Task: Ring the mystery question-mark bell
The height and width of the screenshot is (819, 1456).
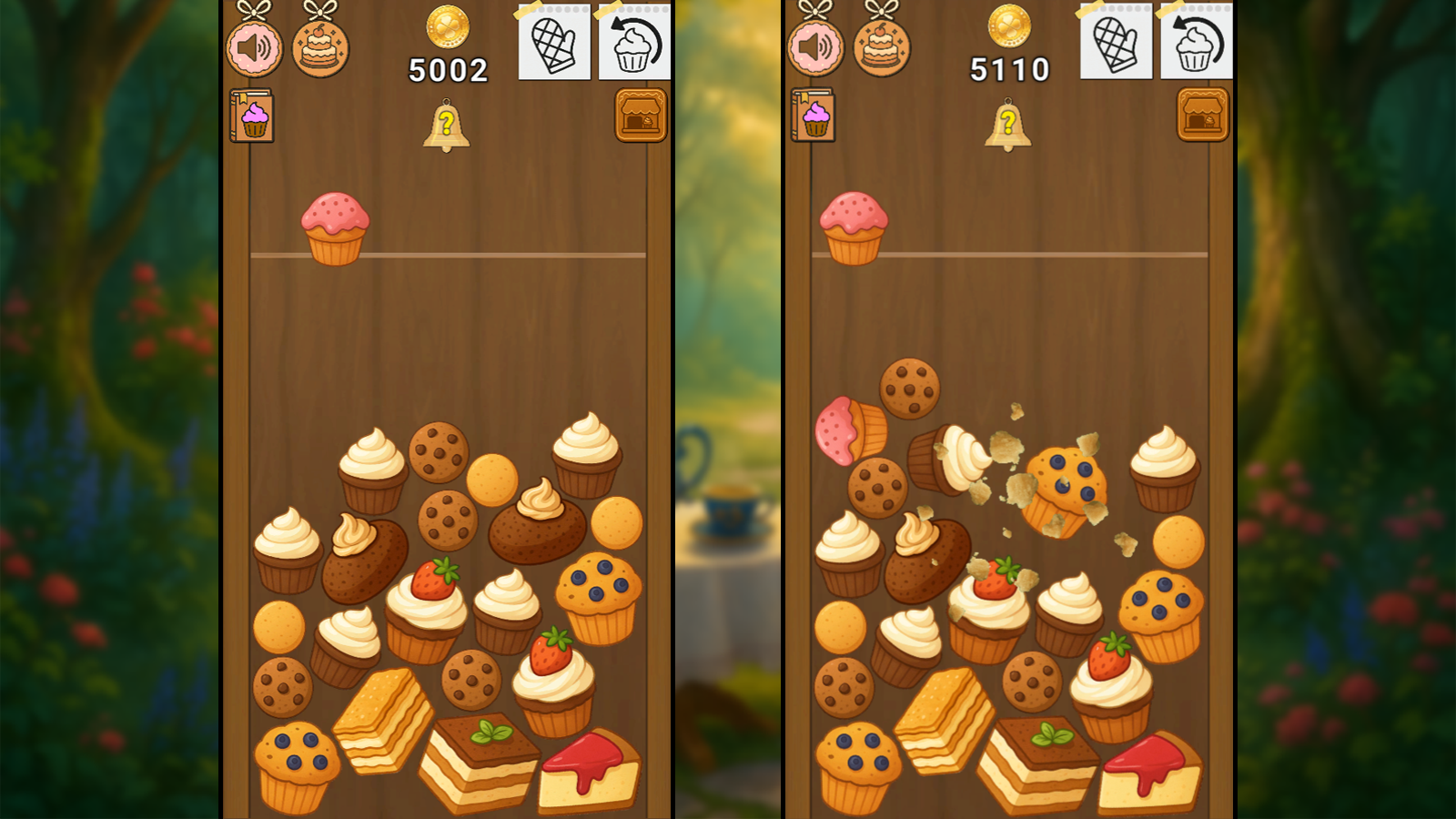Action: 446,126
